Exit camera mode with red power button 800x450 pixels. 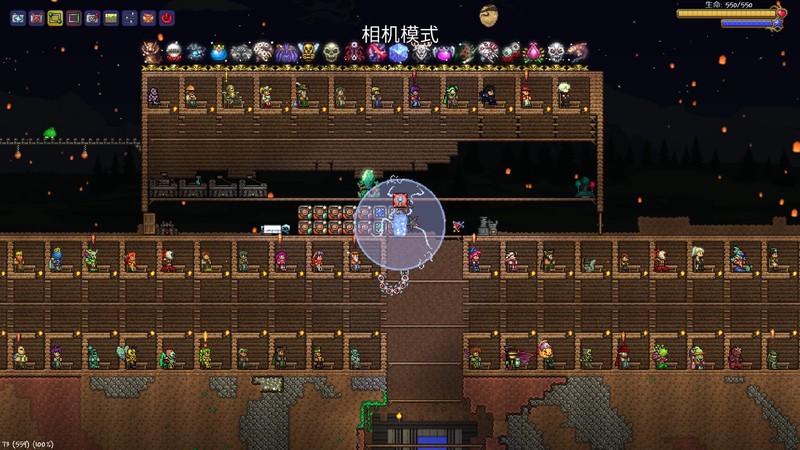point(166,18)
